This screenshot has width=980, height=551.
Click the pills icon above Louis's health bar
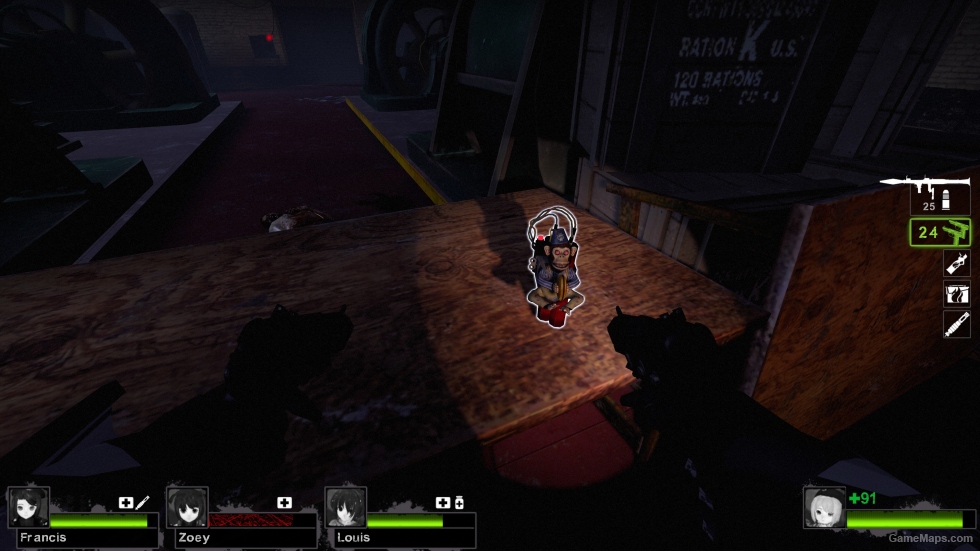[x=459, y=502]
